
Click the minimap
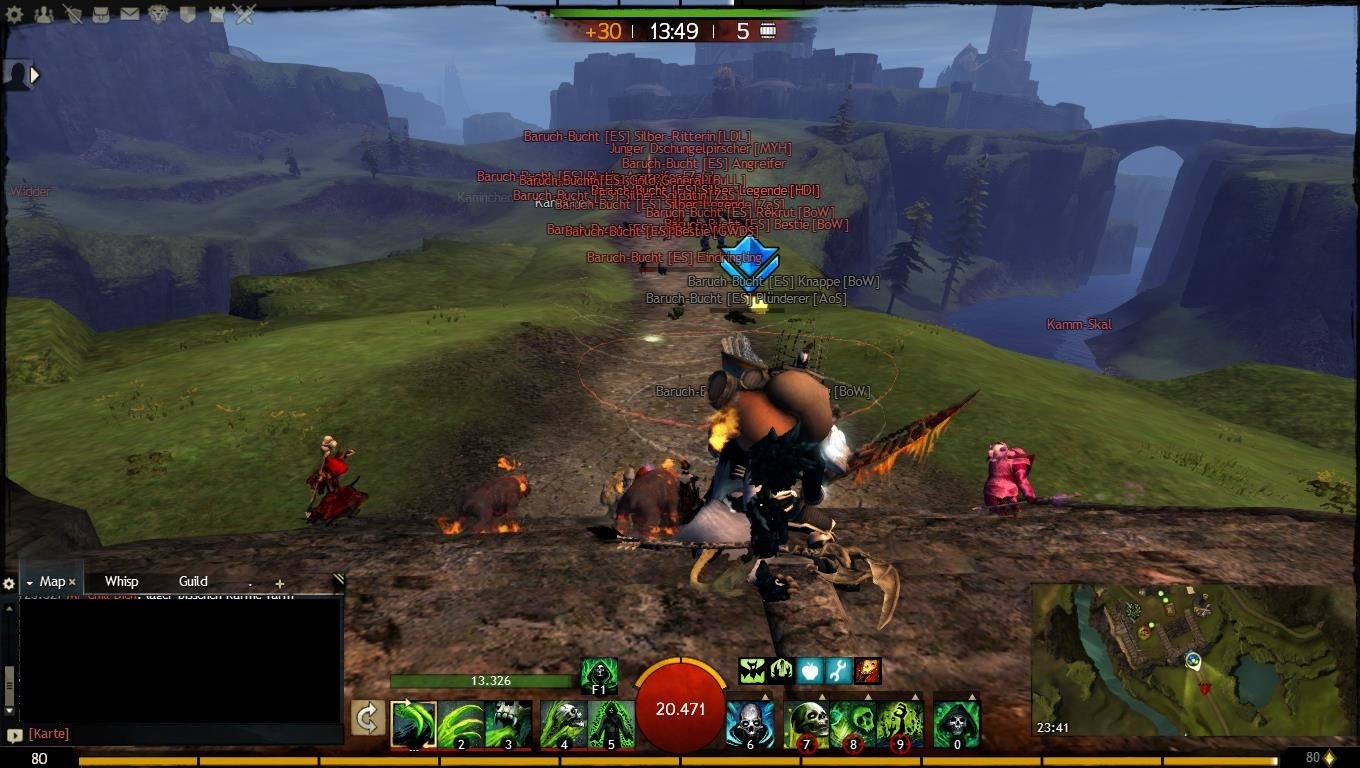tap(1190, 660)
